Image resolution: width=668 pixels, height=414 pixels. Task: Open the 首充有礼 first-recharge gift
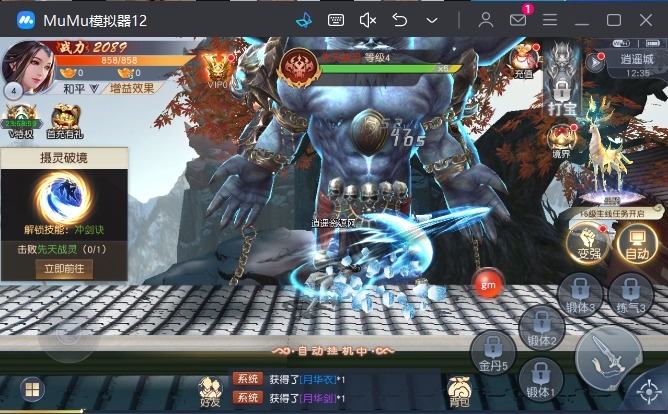tap(65, 119)
